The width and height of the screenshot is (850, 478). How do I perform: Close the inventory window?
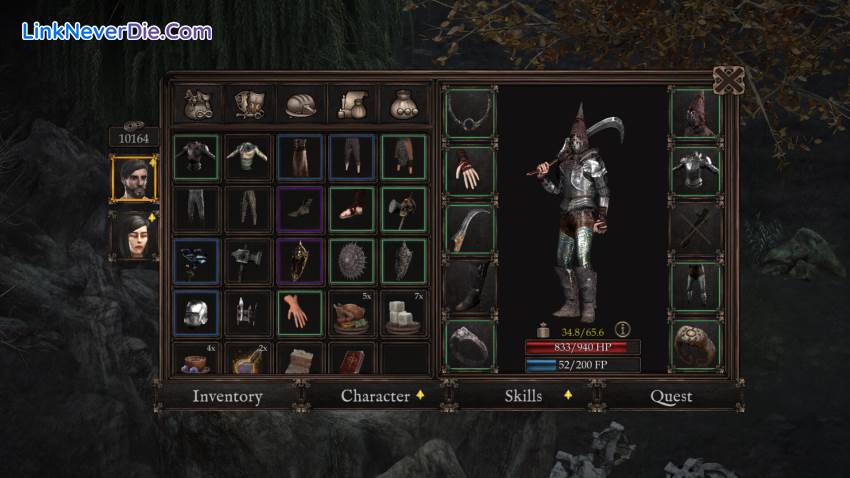coord(728,81)
